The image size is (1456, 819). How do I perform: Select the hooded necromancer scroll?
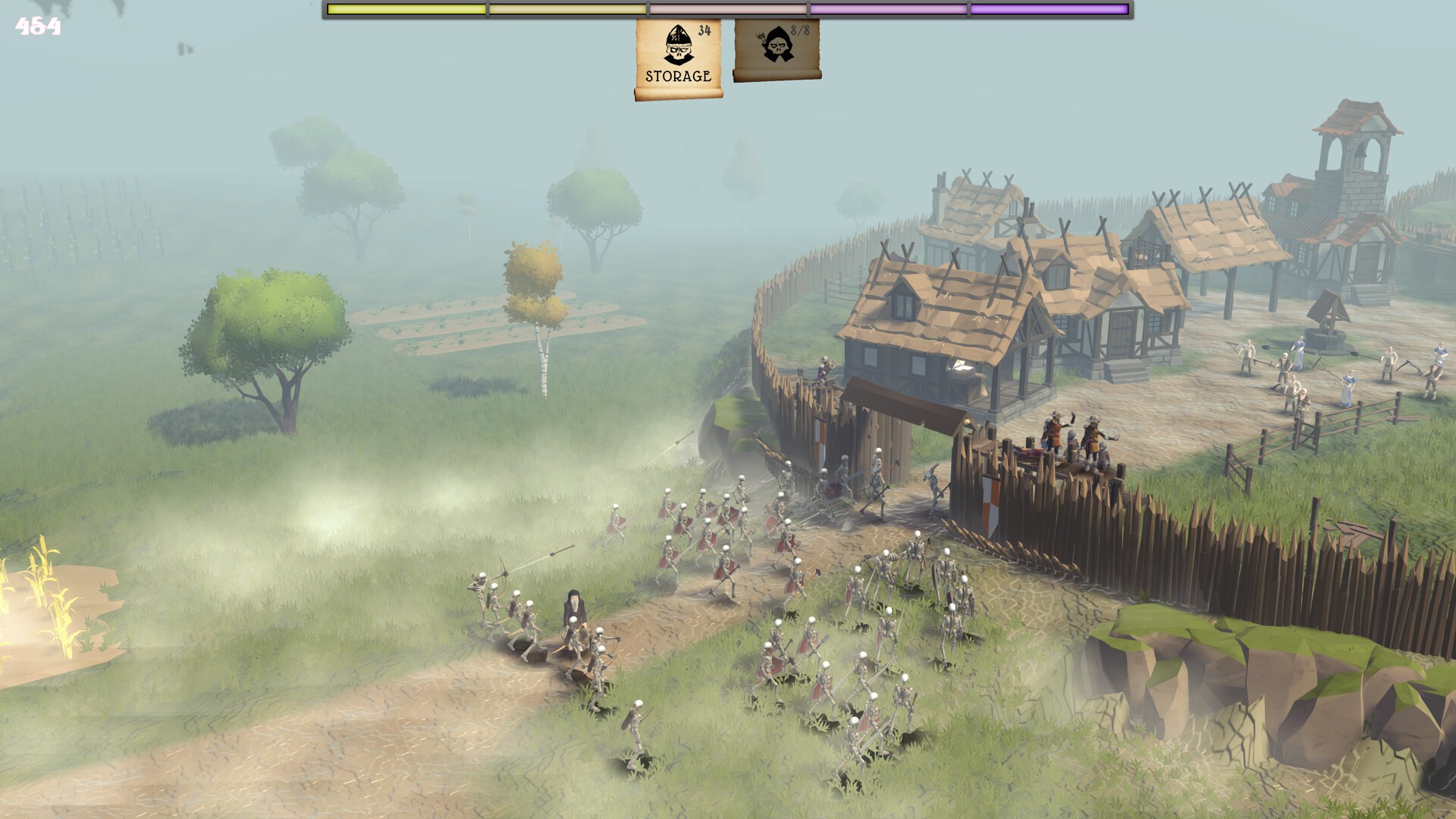tap(777, 49)
